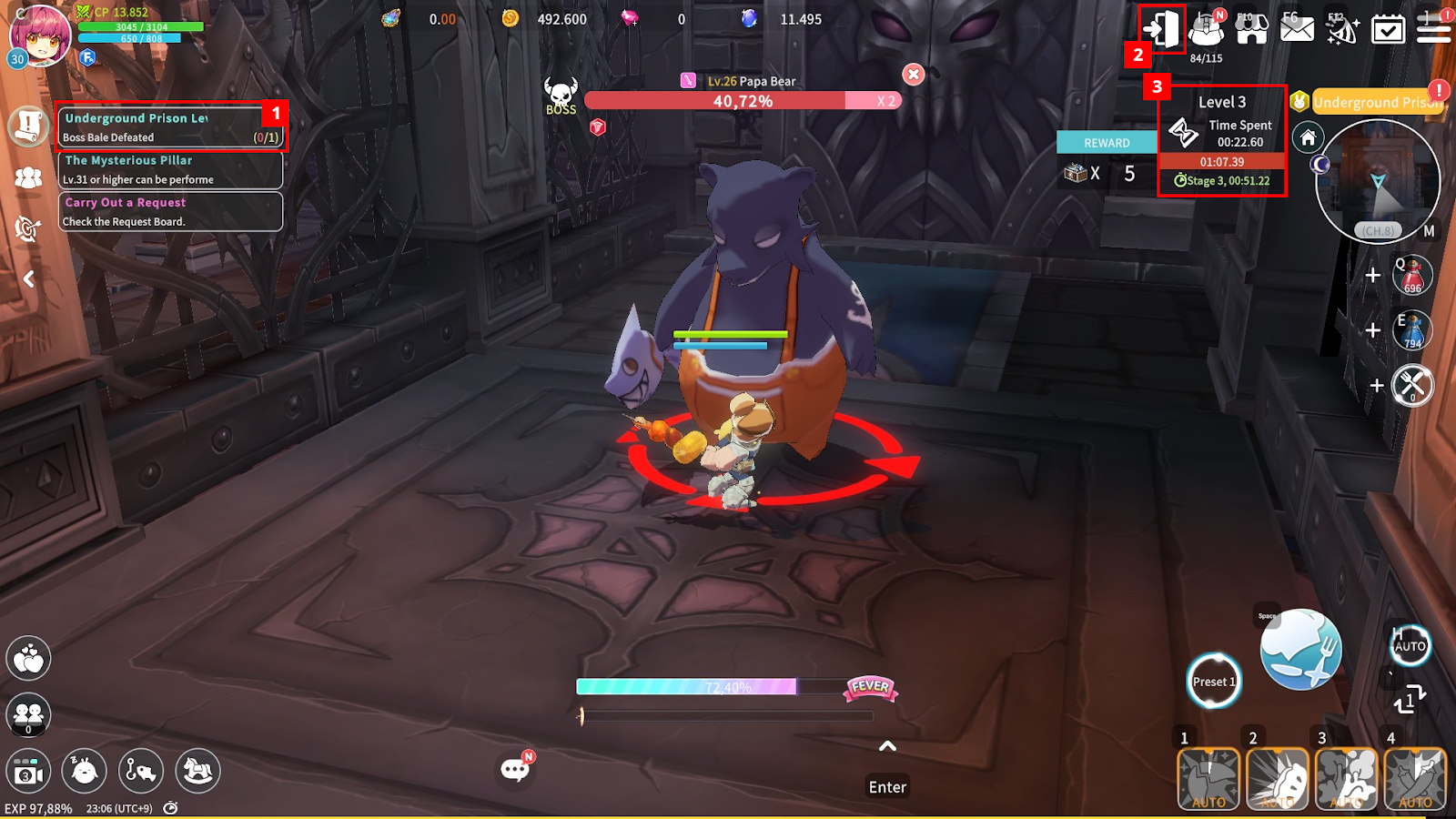Open the mail envelope
The height and width of the screenshot is (819, 1456).
tap(1297, 30)
